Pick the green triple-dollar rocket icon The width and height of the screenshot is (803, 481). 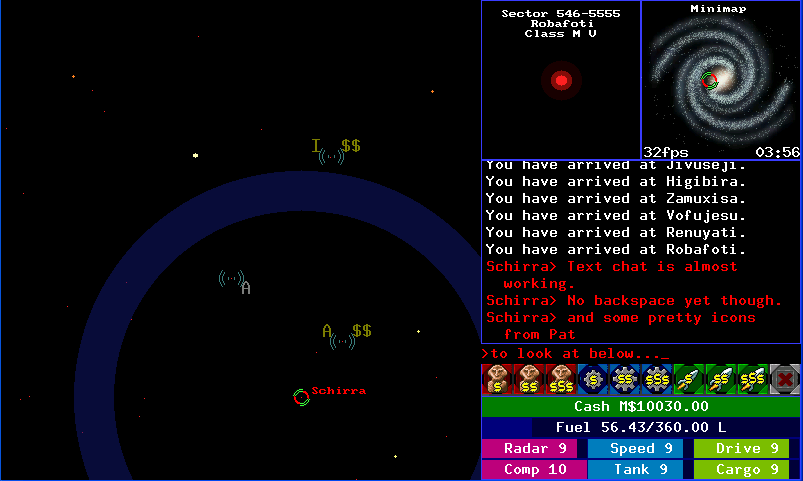pos(753,379)
